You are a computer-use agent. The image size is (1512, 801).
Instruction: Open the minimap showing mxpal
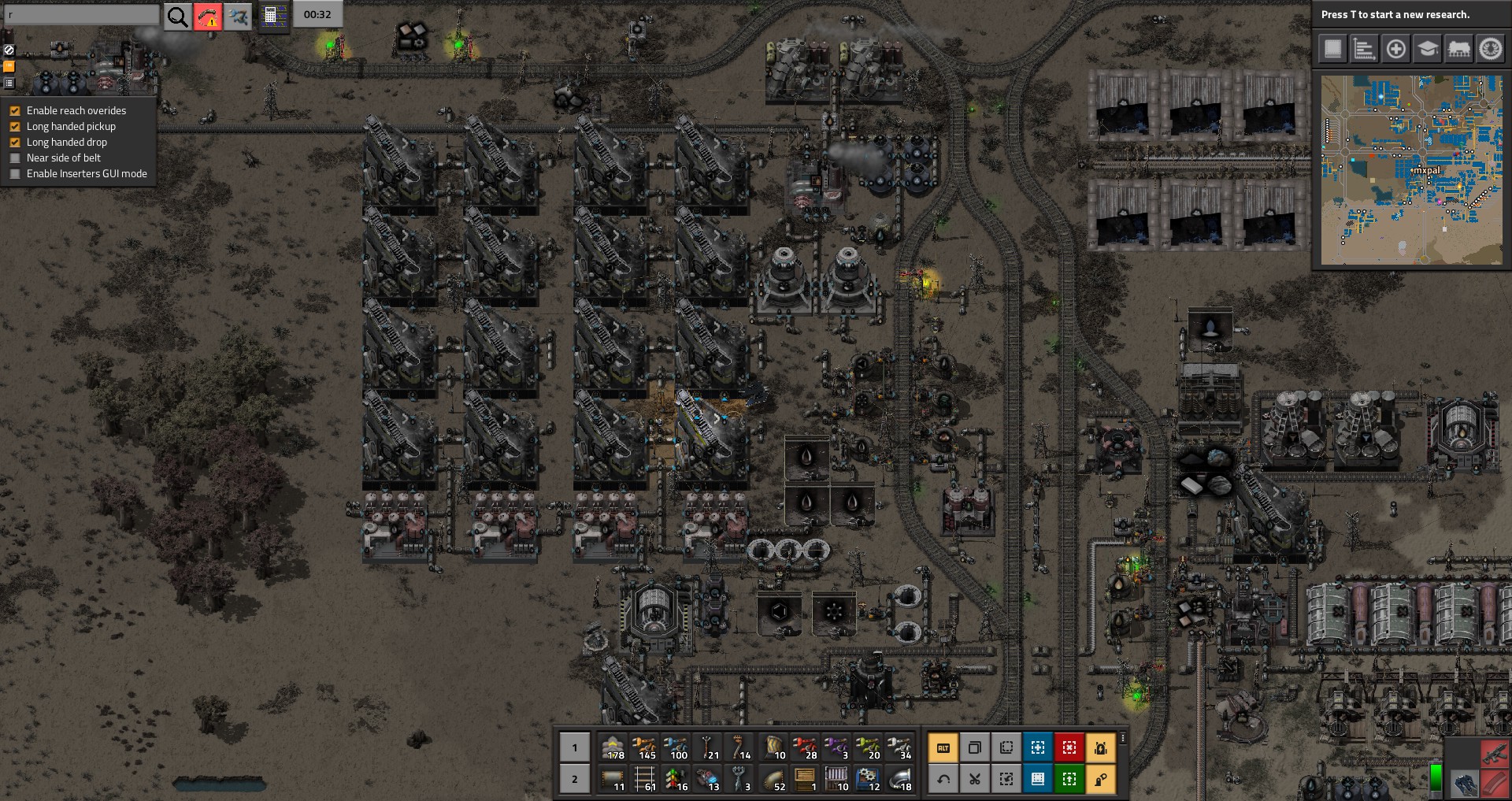click(x=1411, y=169)
